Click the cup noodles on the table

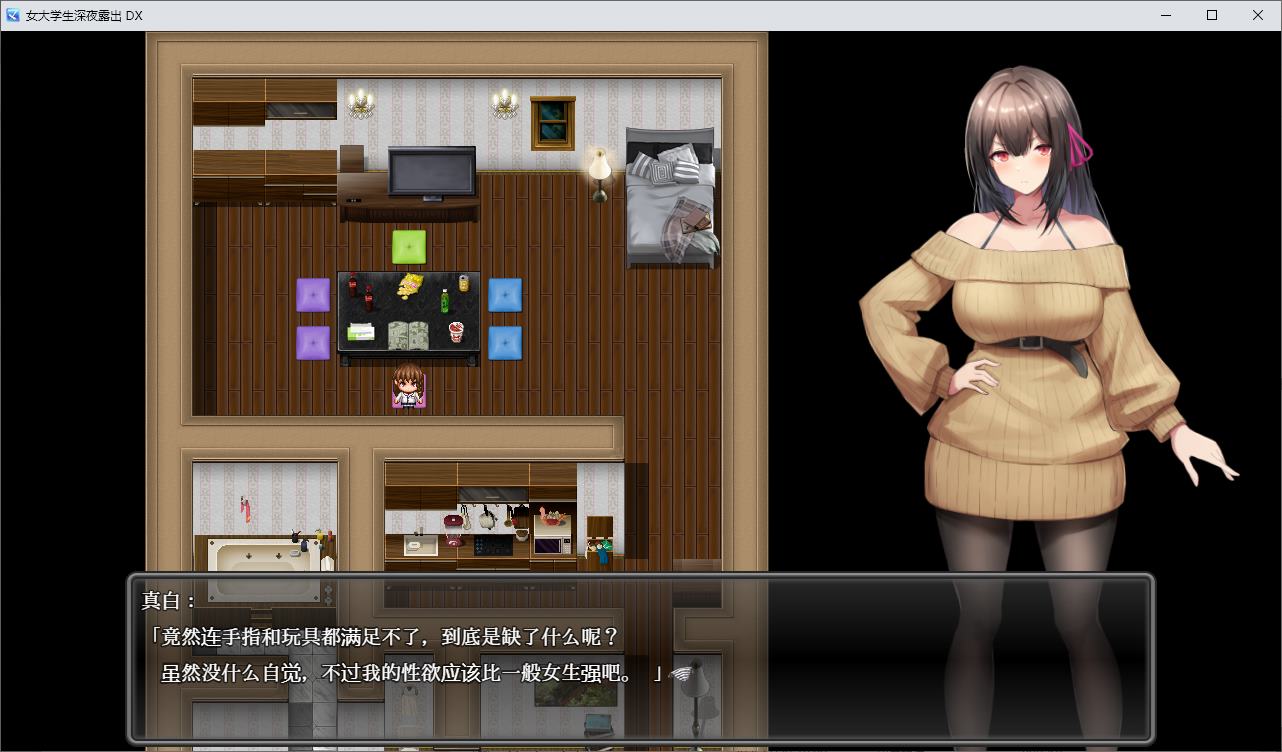(x=456, y=332)
